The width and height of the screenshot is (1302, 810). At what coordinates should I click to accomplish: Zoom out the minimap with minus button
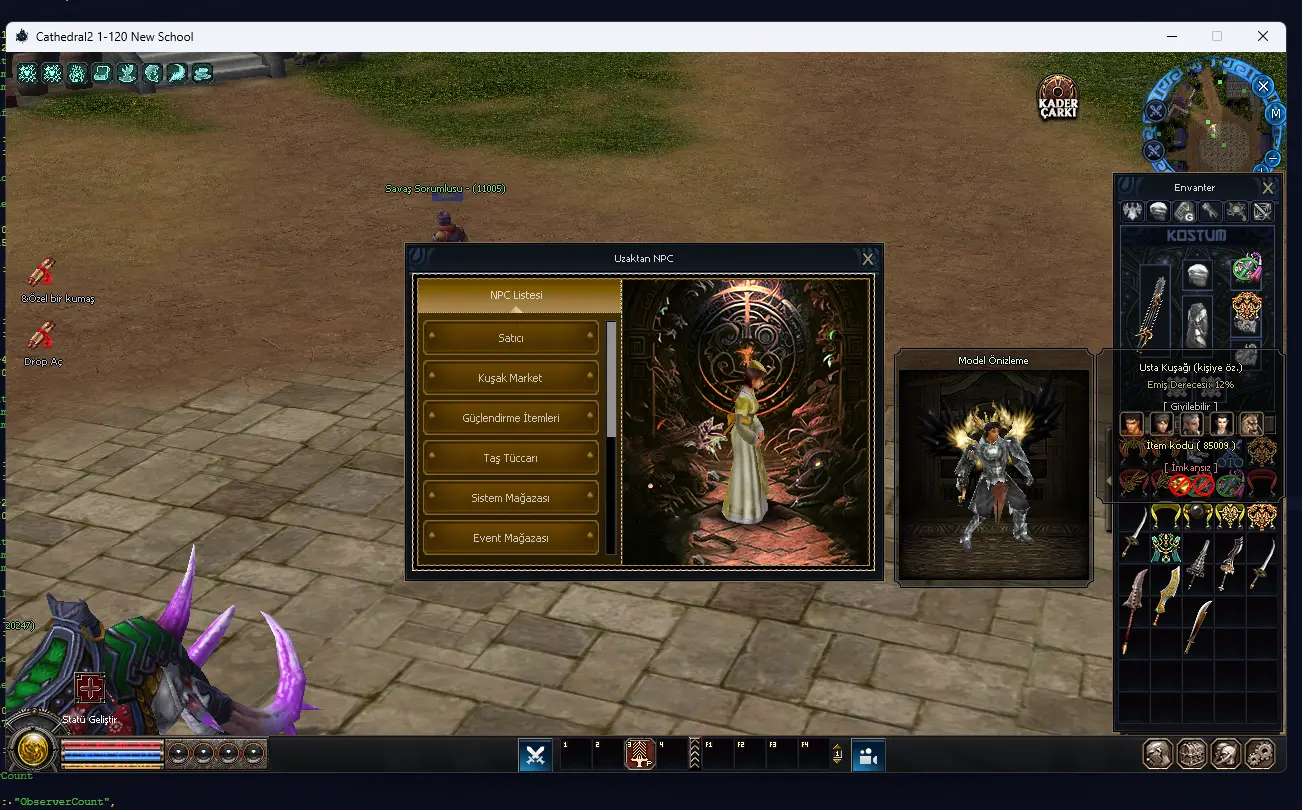1272,158
